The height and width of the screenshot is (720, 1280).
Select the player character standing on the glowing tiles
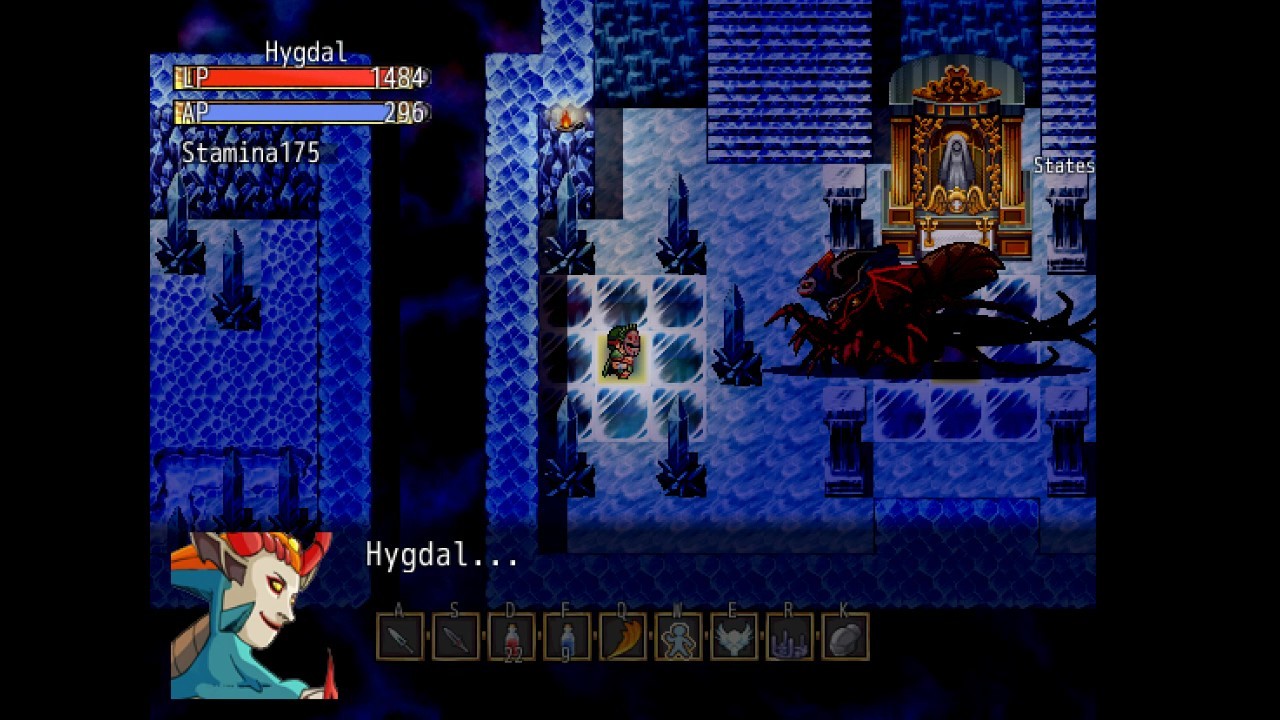(x=621, y=351)
